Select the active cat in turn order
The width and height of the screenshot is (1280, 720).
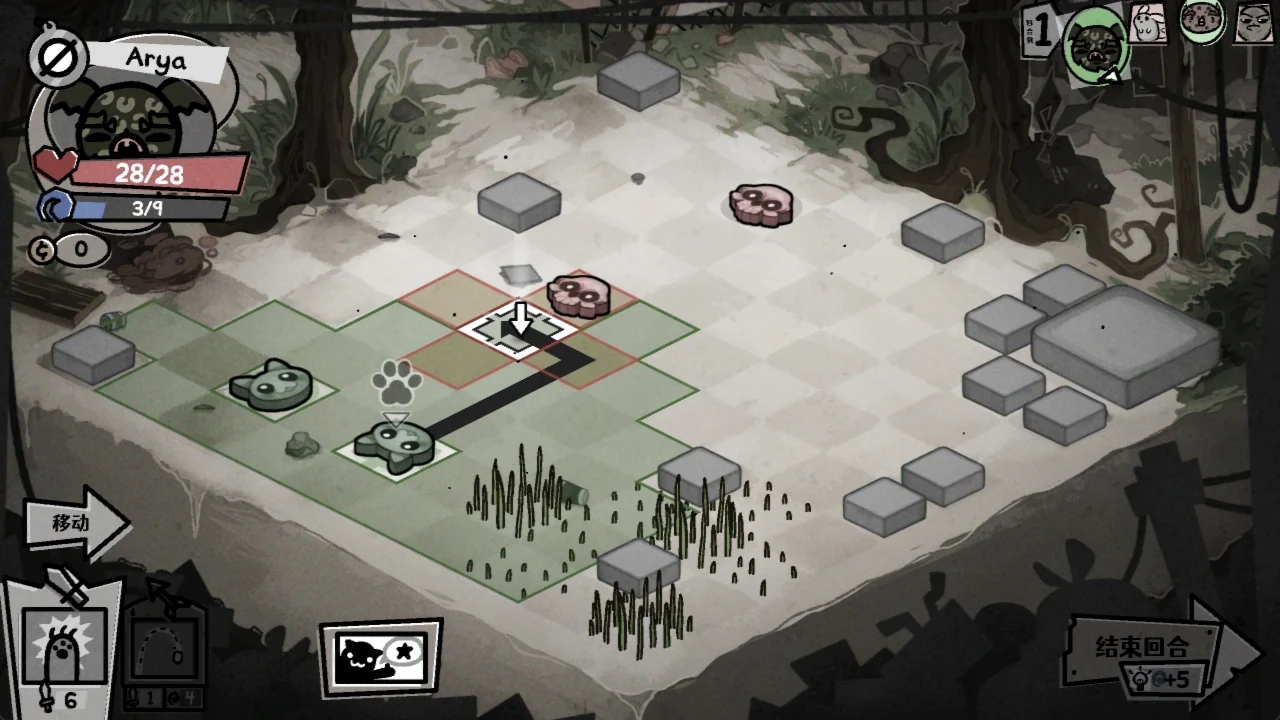pos(1097,42)
